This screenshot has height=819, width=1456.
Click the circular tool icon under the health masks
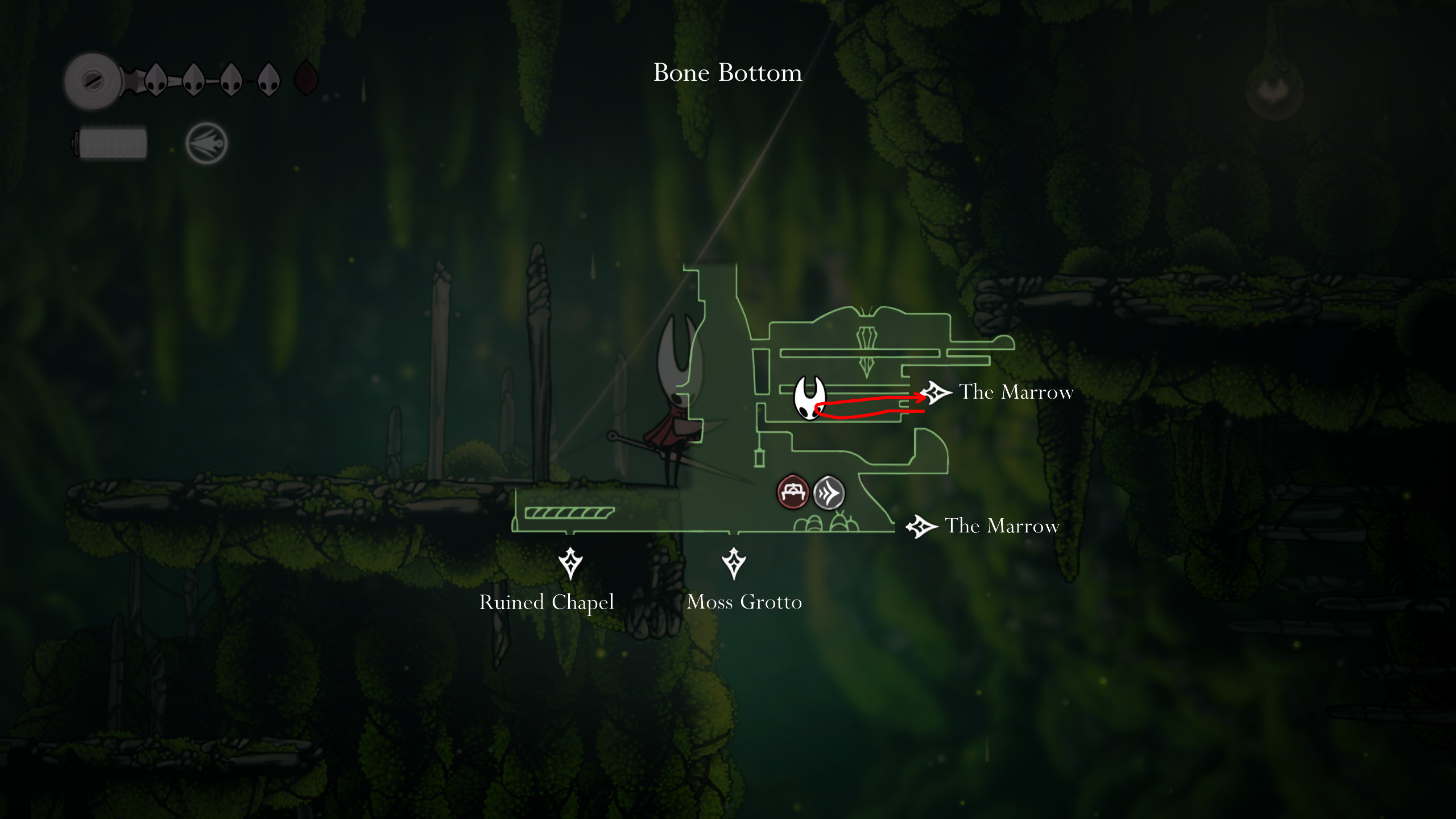point(206,143)
